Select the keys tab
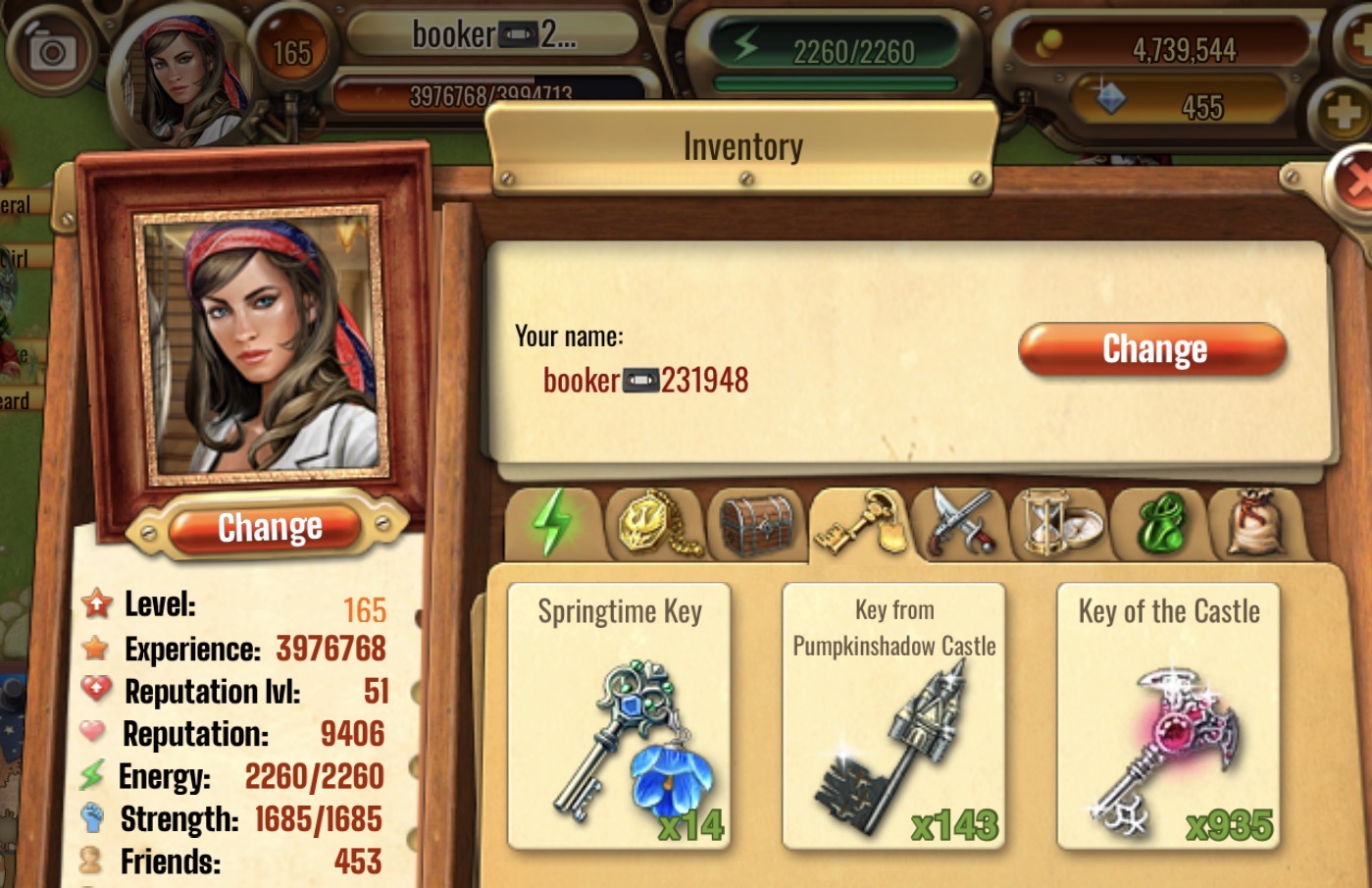The width and height of the screenshot is (1372, 888). (x=861, y=523)
